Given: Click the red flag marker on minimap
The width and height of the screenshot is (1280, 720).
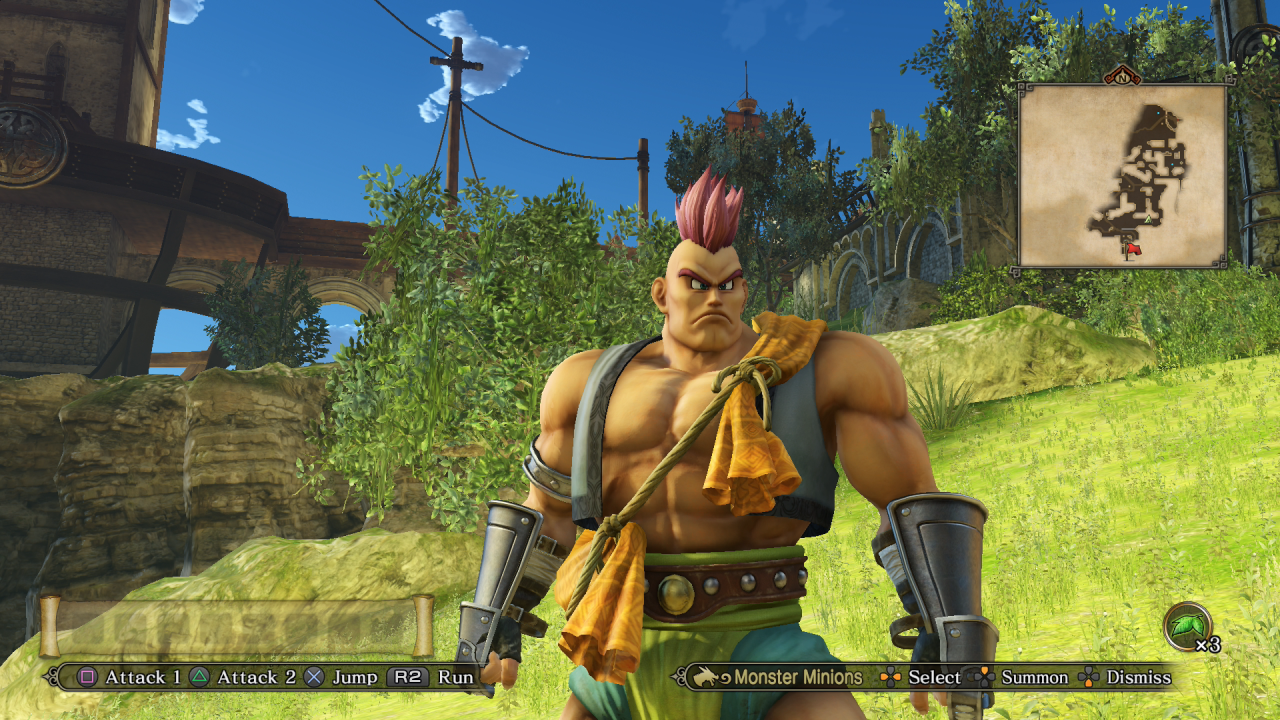Looking at the screenshot, I should coord(1133,248).
